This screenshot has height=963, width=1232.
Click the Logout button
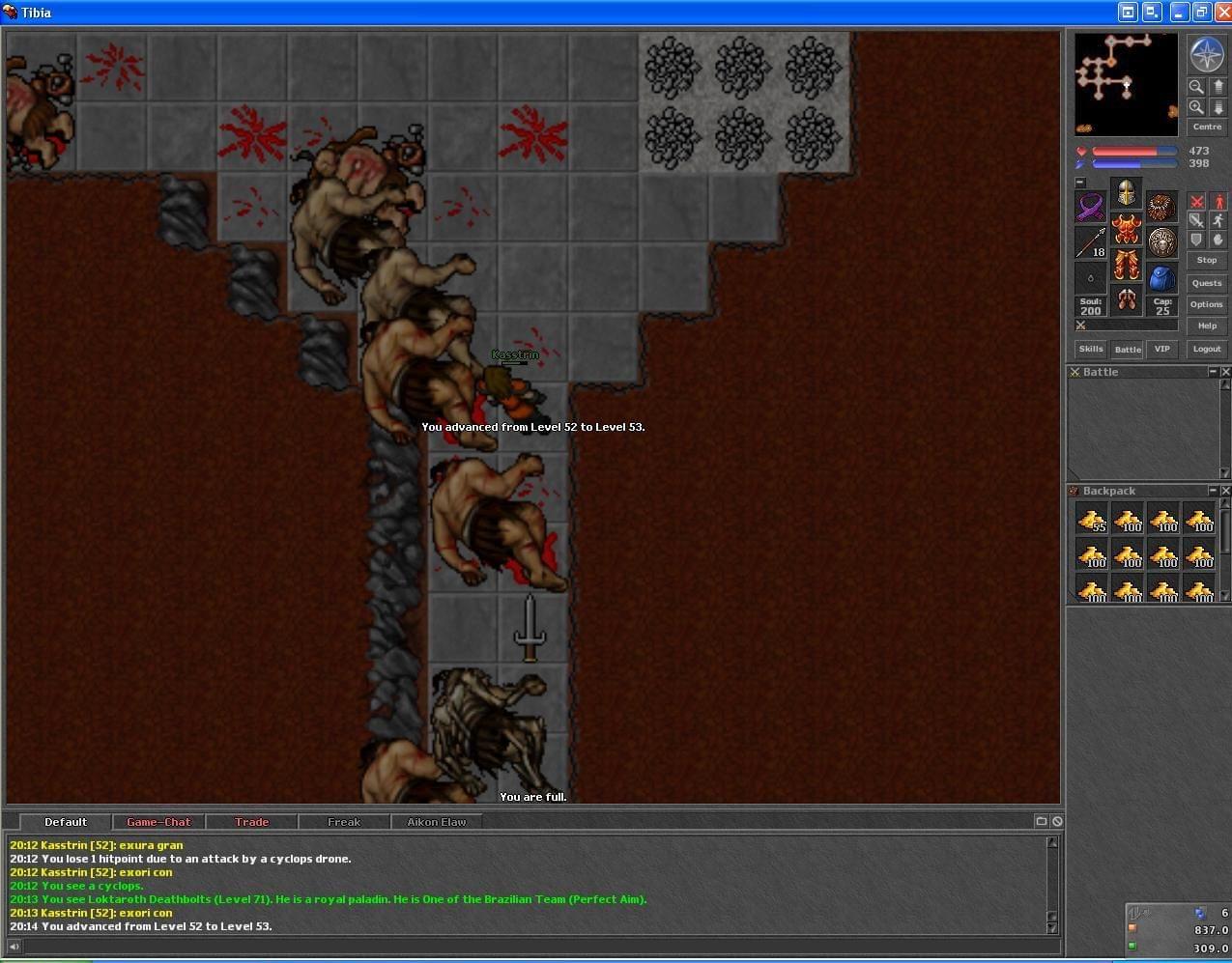click(1206, 349)
